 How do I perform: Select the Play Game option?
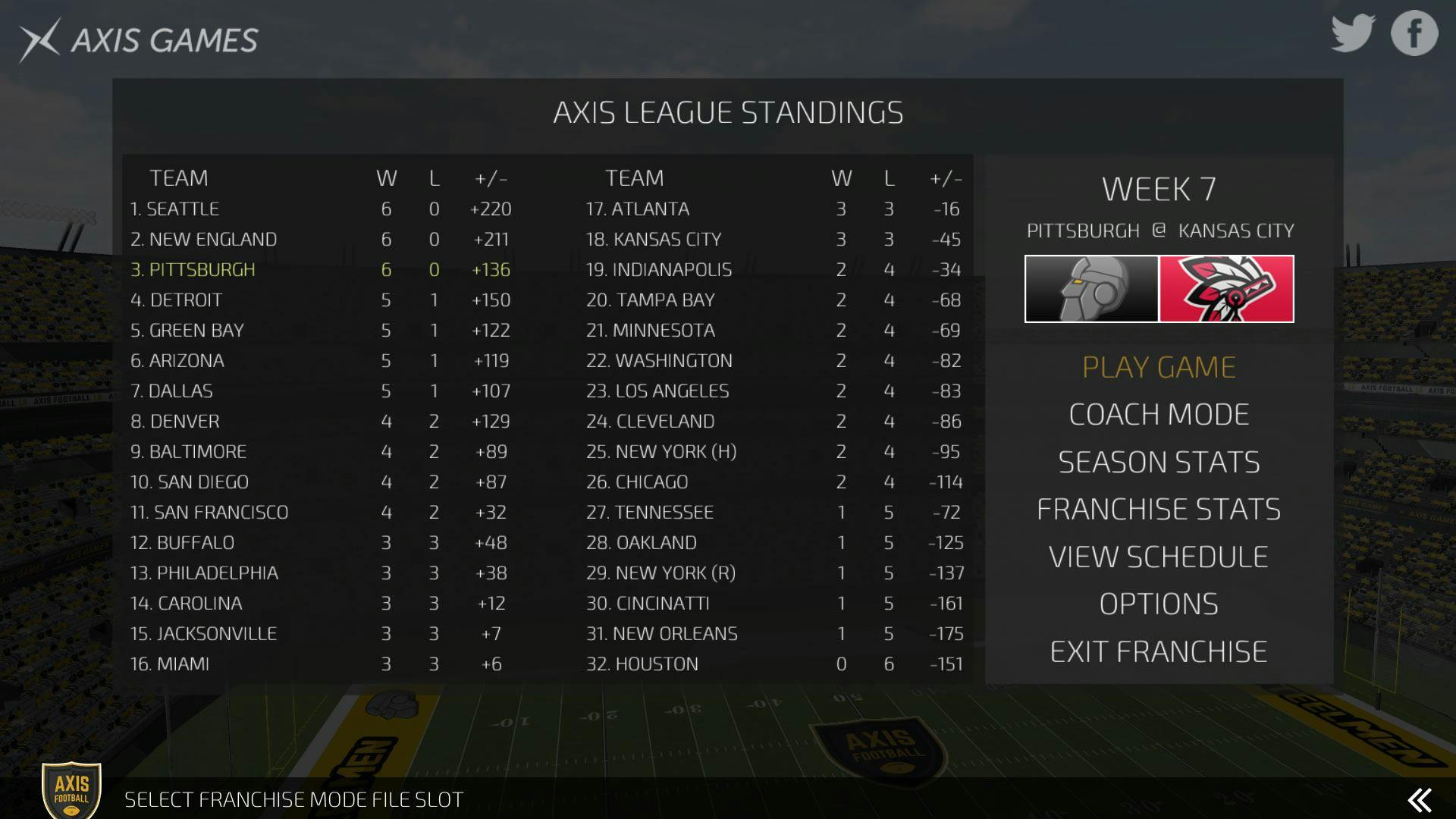click(x=1159, y=366)
